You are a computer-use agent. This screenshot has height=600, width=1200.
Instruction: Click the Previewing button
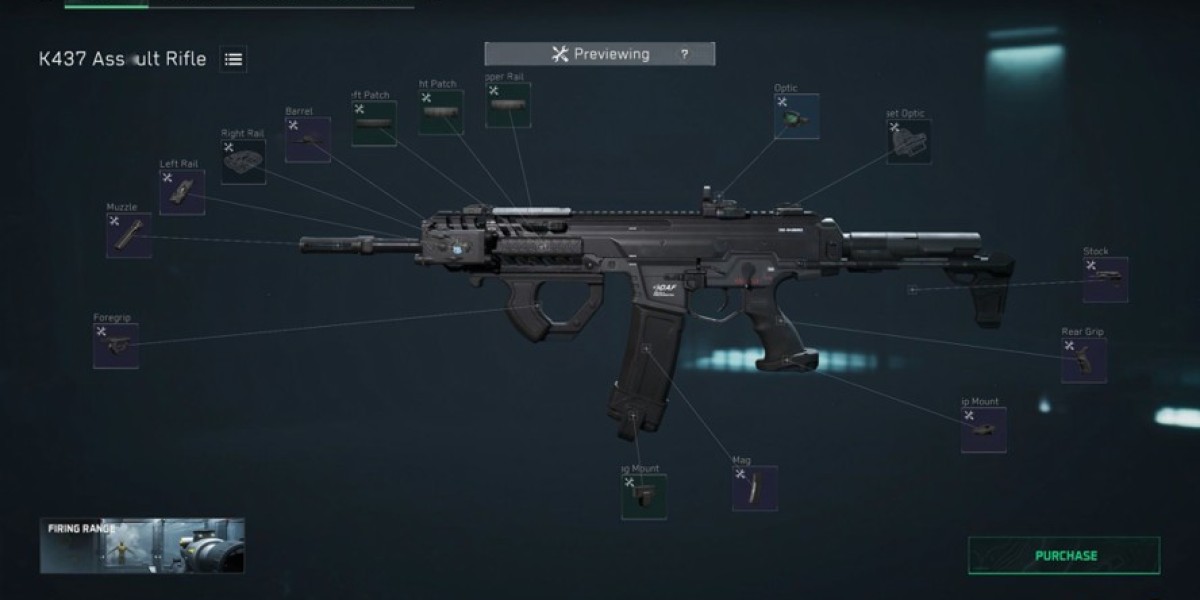[x=600, y=54]
